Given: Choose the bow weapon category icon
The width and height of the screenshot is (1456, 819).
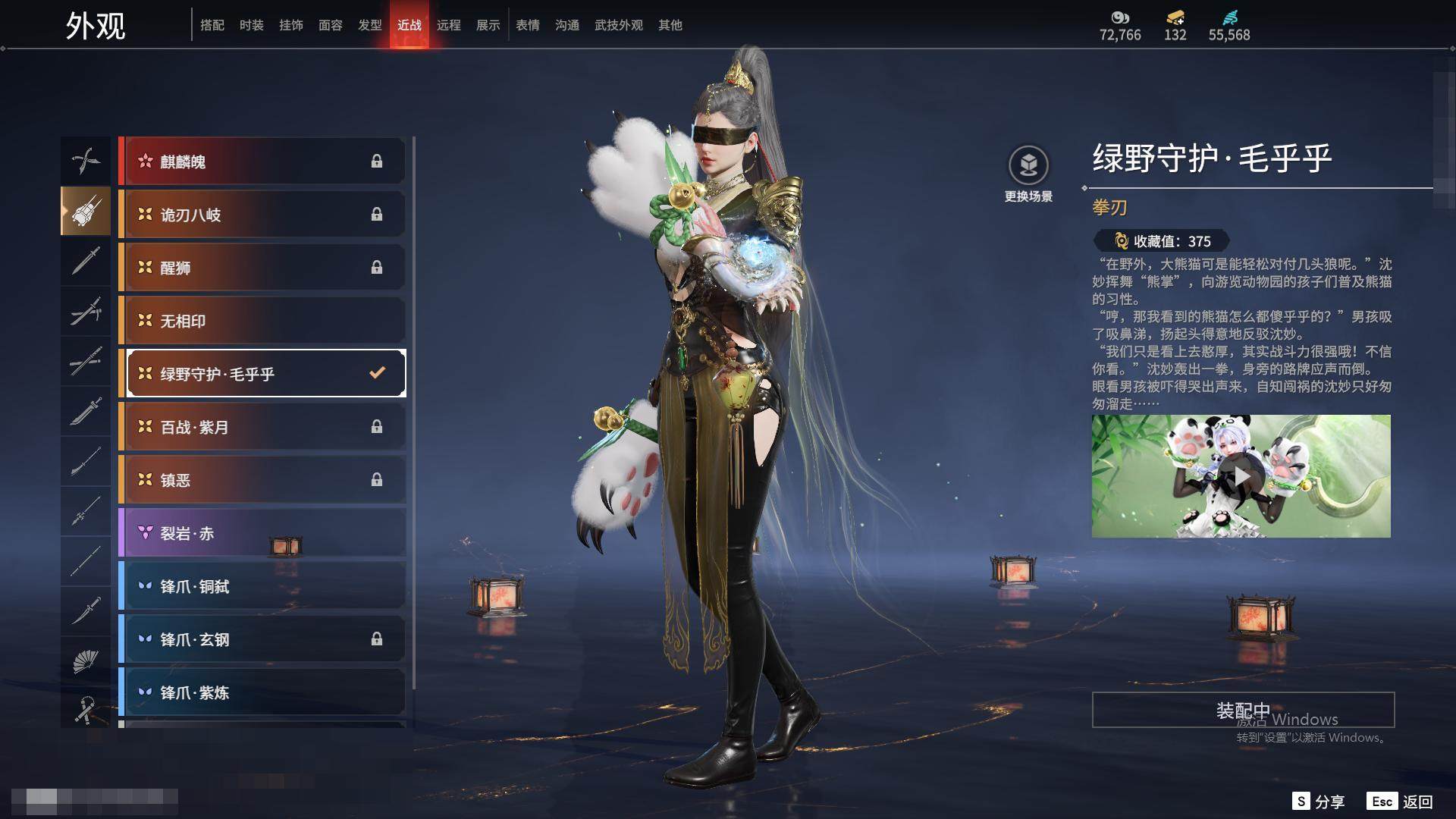Looking at the screenshot, I should pos(85,161).
